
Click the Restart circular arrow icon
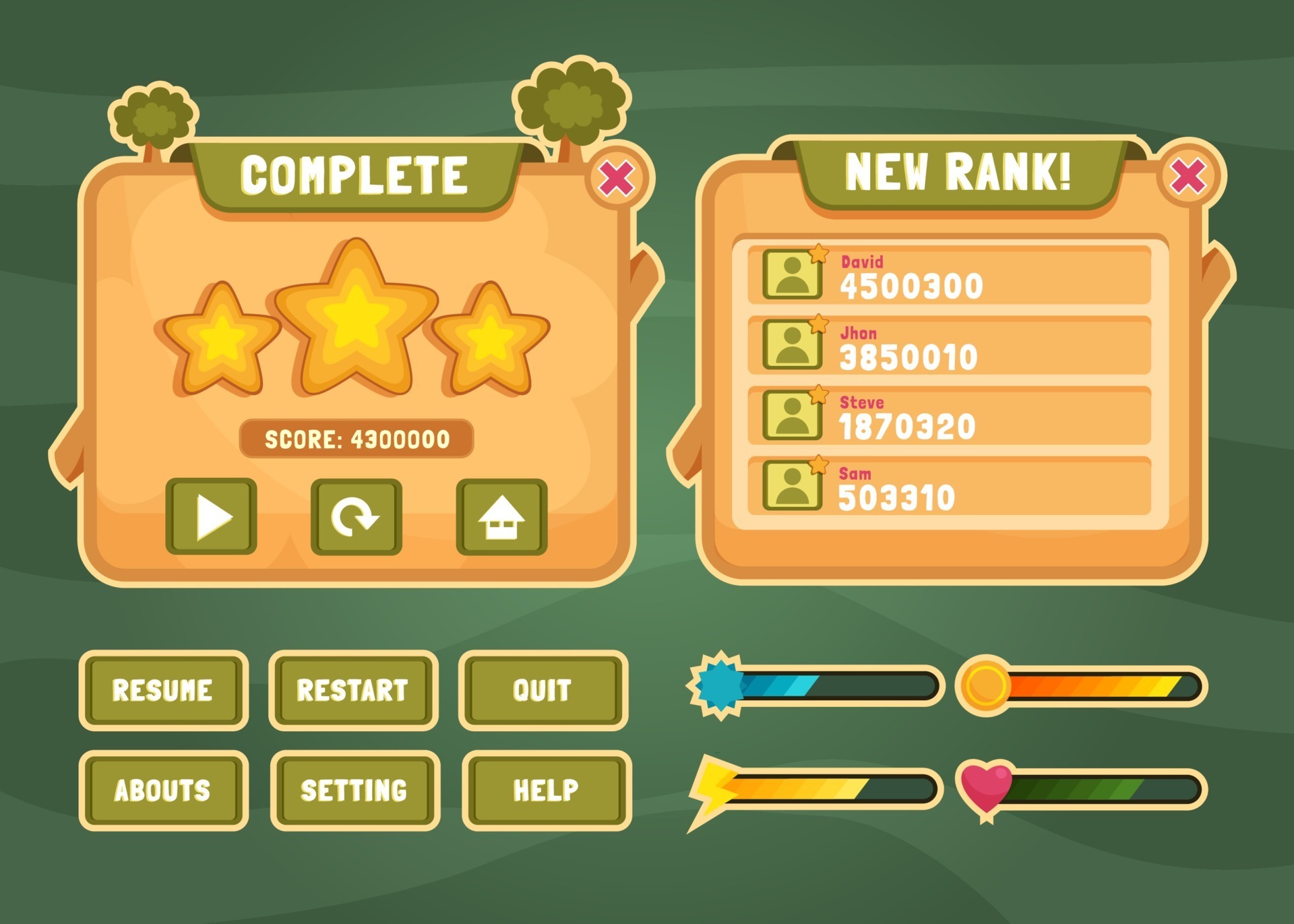[355, 516]
